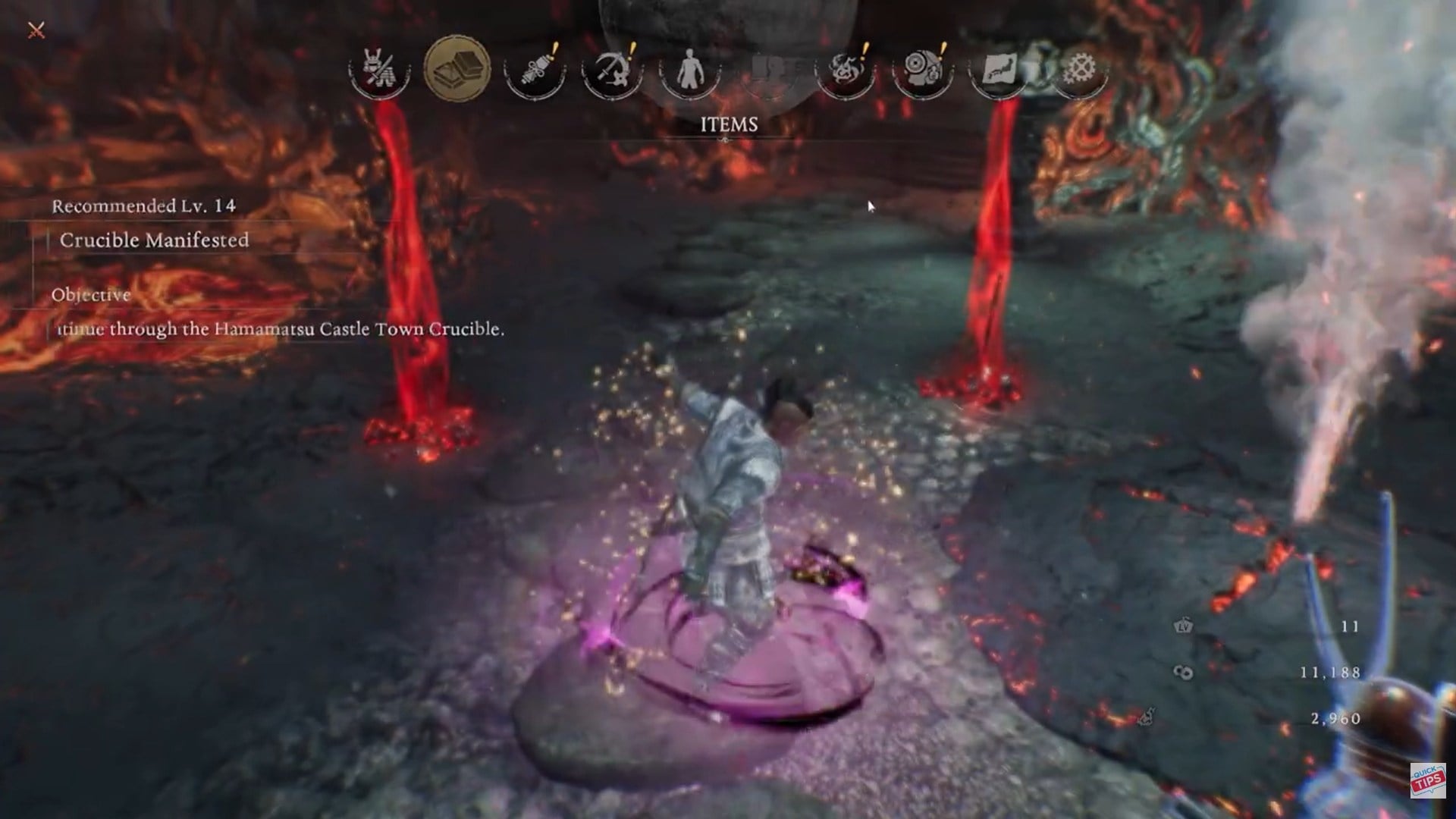Viewport: 1456px width, 819px height.
Task: Switch to the ITEMS heading tab
Action: pos(730,124)
